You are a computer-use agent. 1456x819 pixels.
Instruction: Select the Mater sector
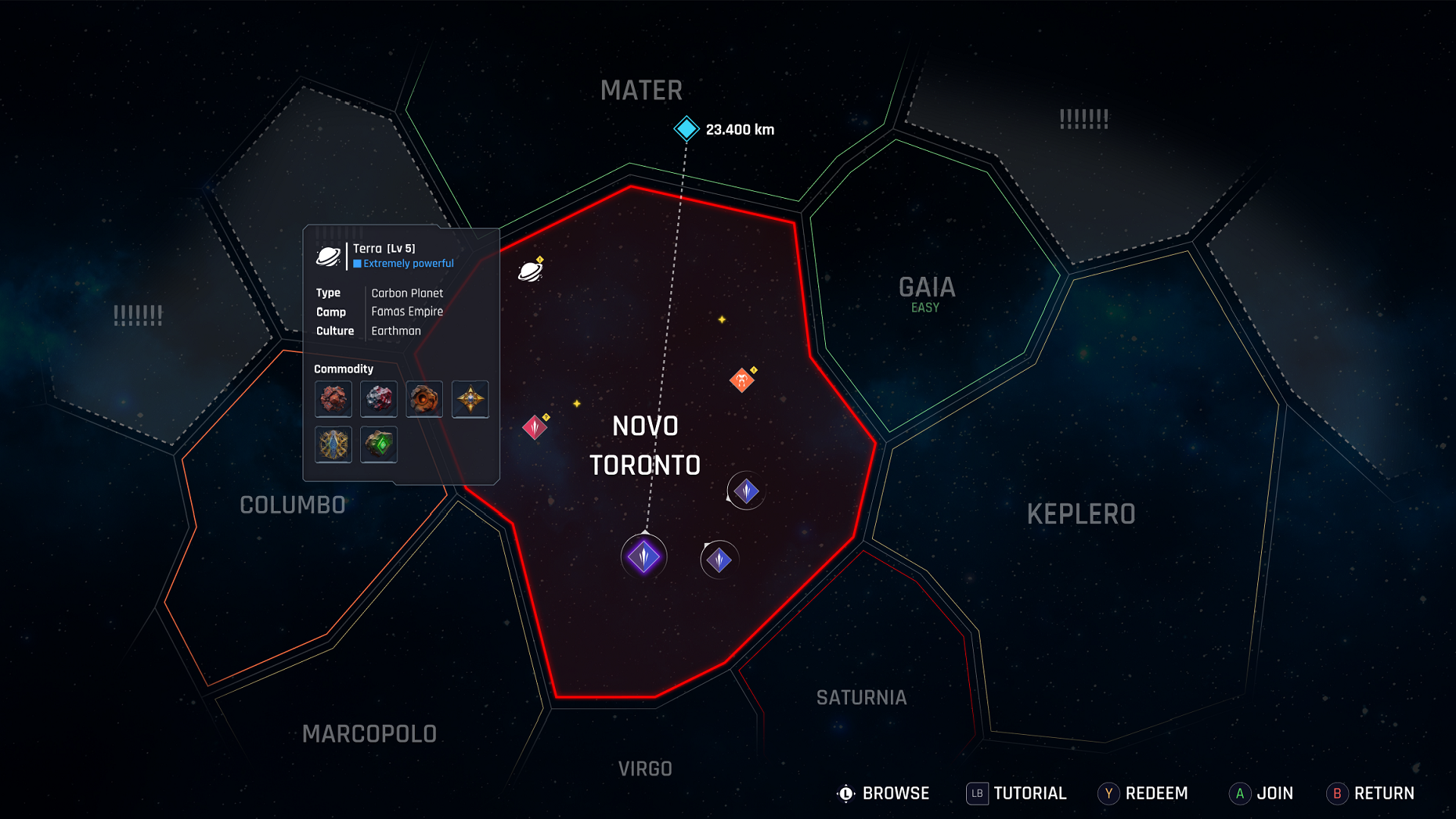click(x=642, y=91)
